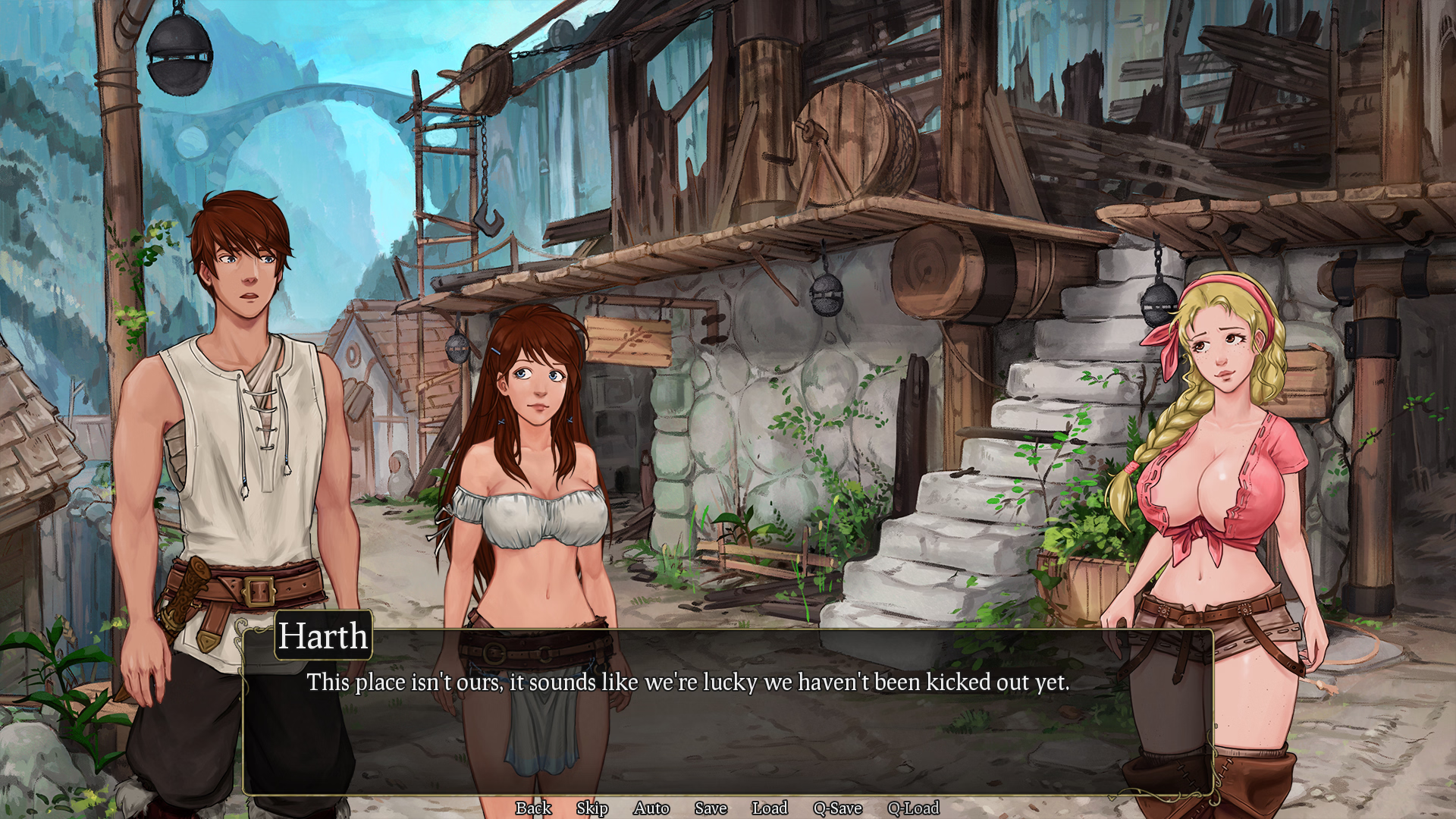
Task: Go back to the previous dialogue line
Action: (x=533, y=808)
